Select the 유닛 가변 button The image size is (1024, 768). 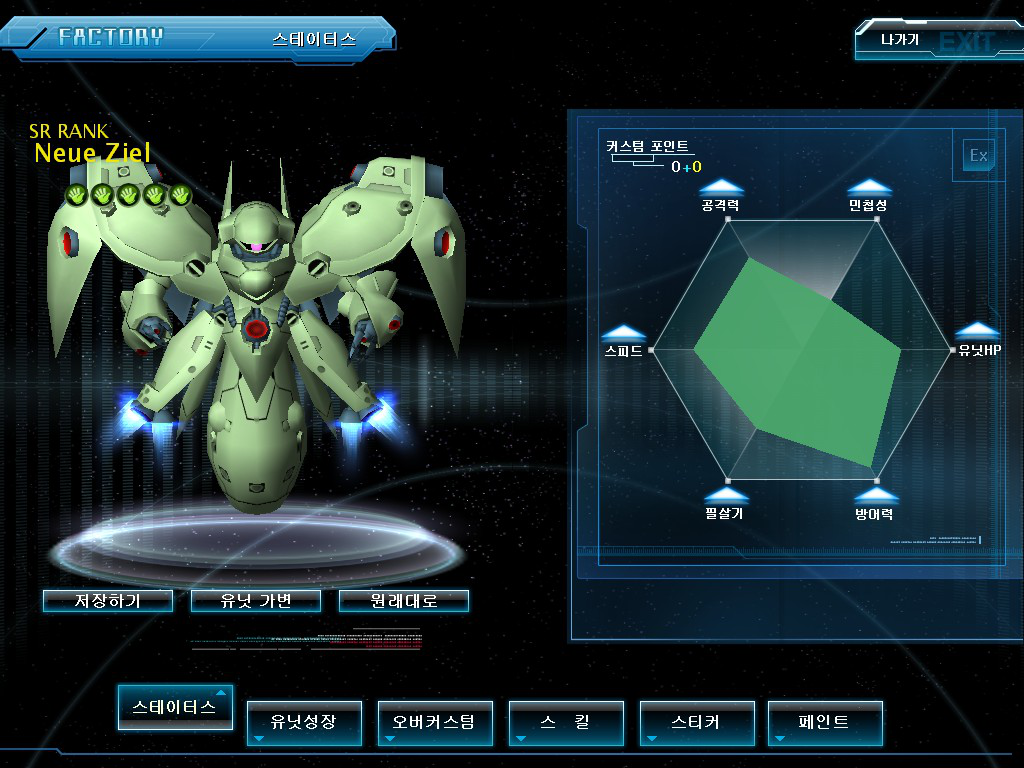coord(256,601)
